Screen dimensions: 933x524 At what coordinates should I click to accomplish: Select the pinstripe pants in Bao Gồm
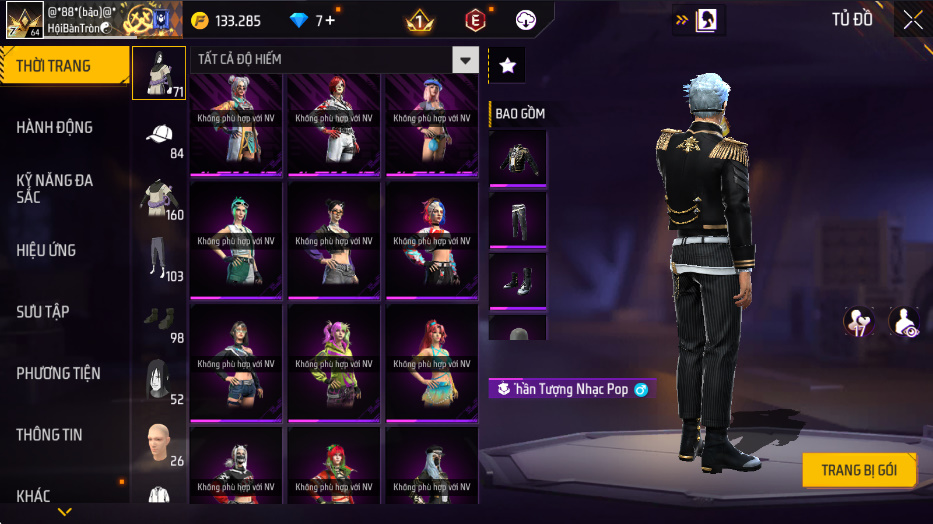518,218
